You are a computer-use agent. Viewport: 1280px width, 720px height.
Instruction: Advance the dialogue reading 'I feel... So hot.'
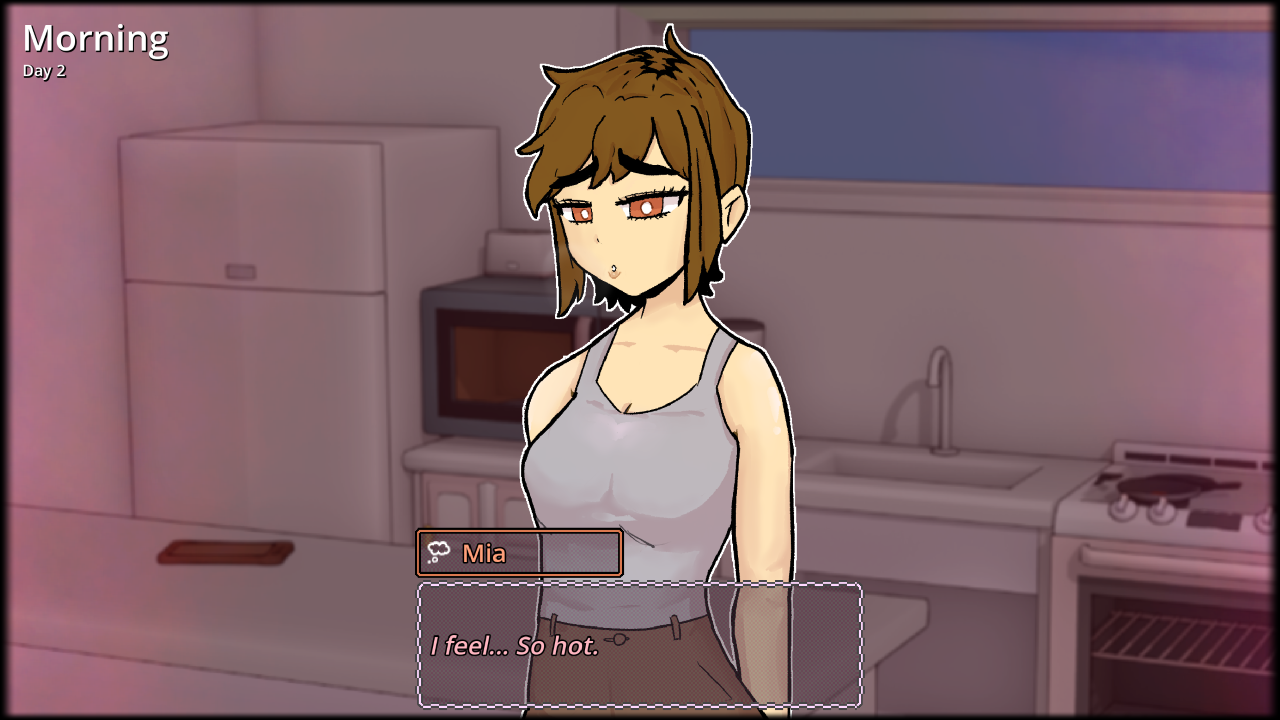pyautogui.click(x=512, y=647)
